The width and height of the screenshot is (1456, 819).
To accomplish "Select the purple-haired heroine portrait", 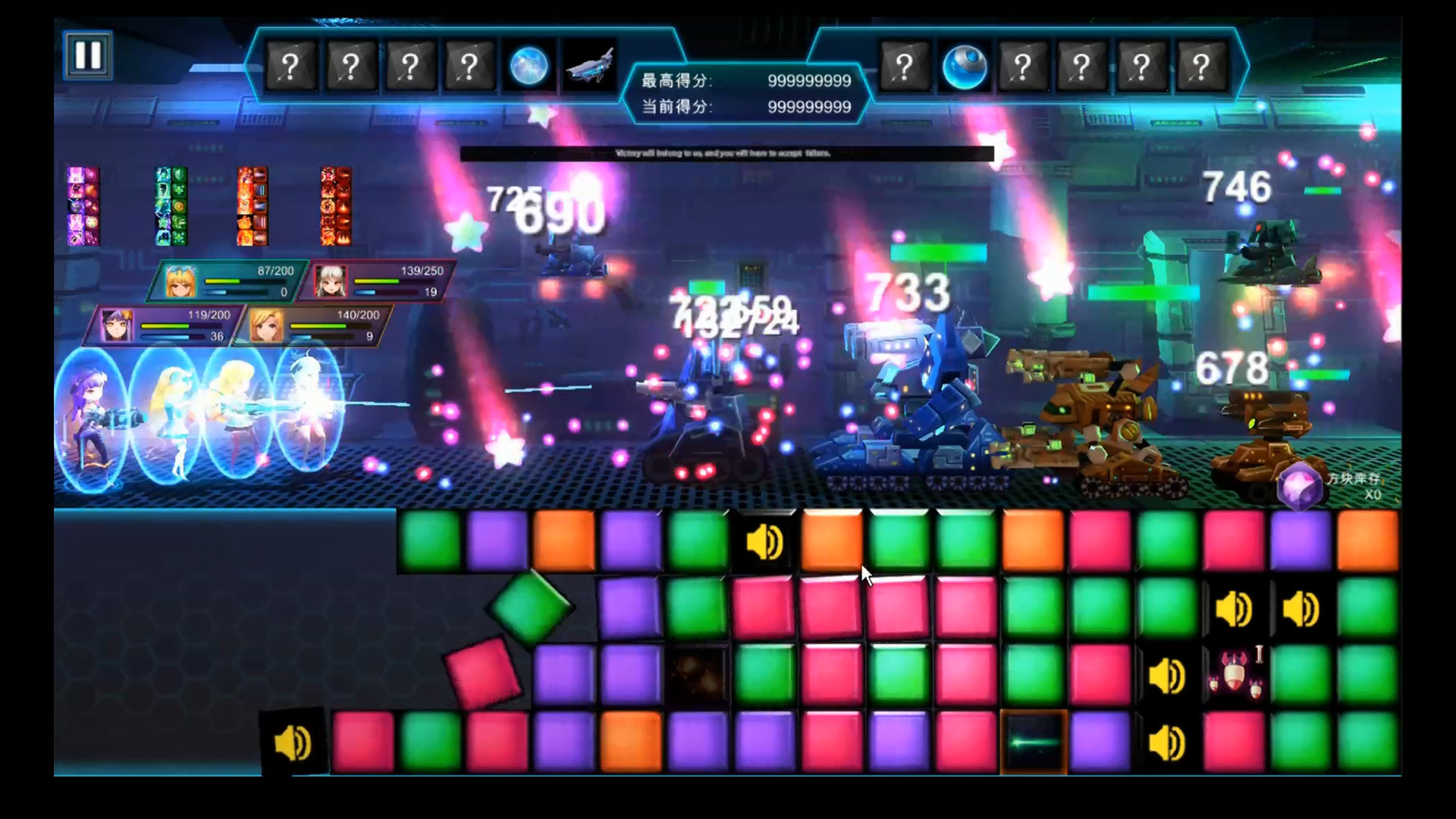I will pos(118,325).
